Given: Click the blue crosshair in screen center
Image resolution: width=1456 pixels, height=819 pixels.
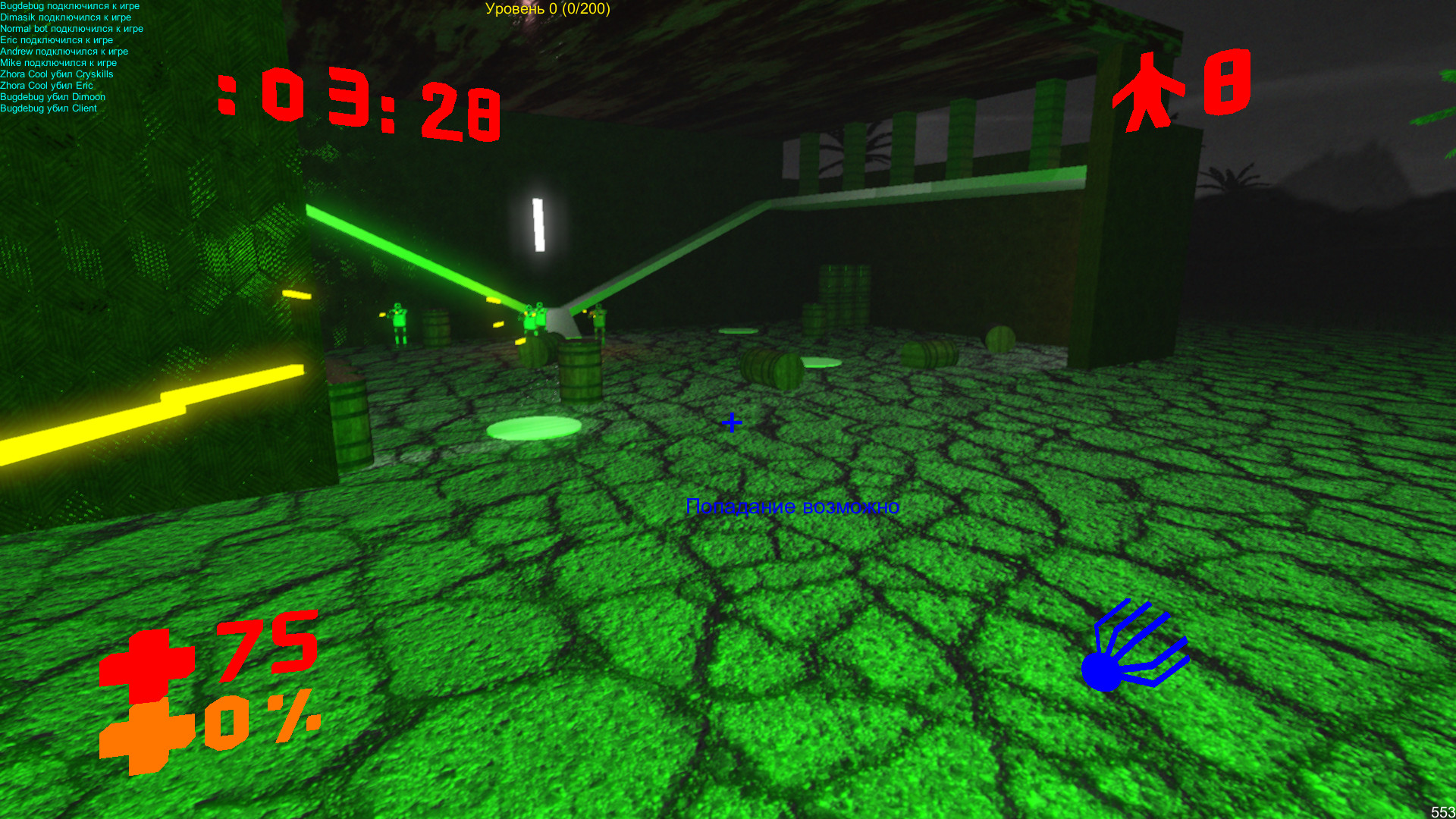Looking at the screenshot, I should [x=731, y=423].
